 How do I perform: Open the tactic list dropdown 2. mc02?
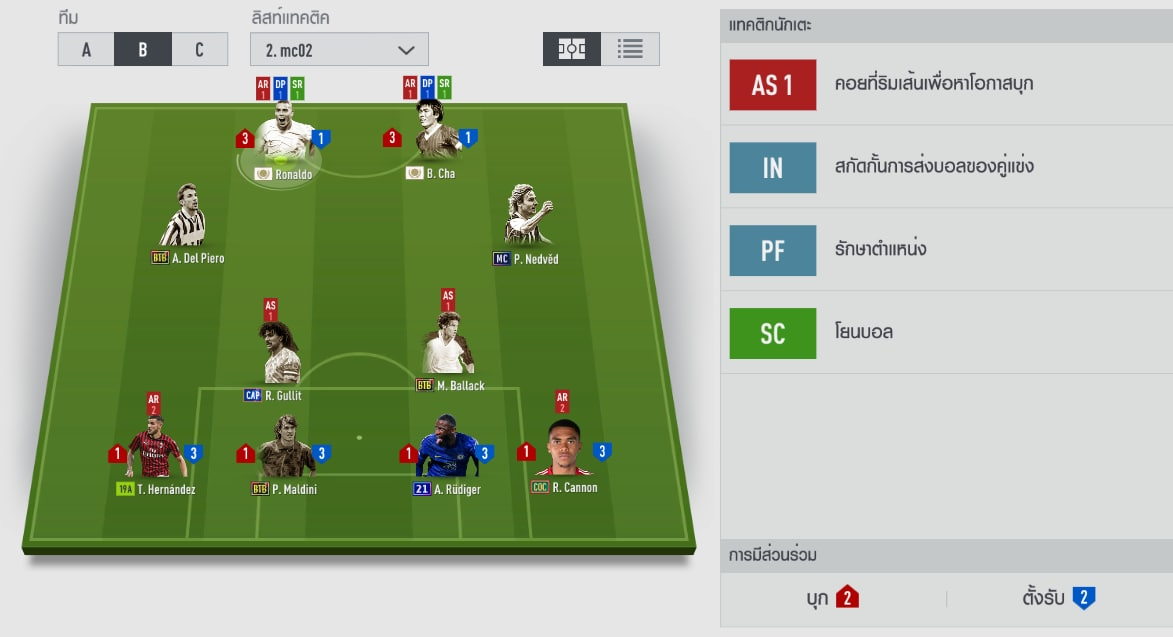pyautogui.click(x=339, y=50)
